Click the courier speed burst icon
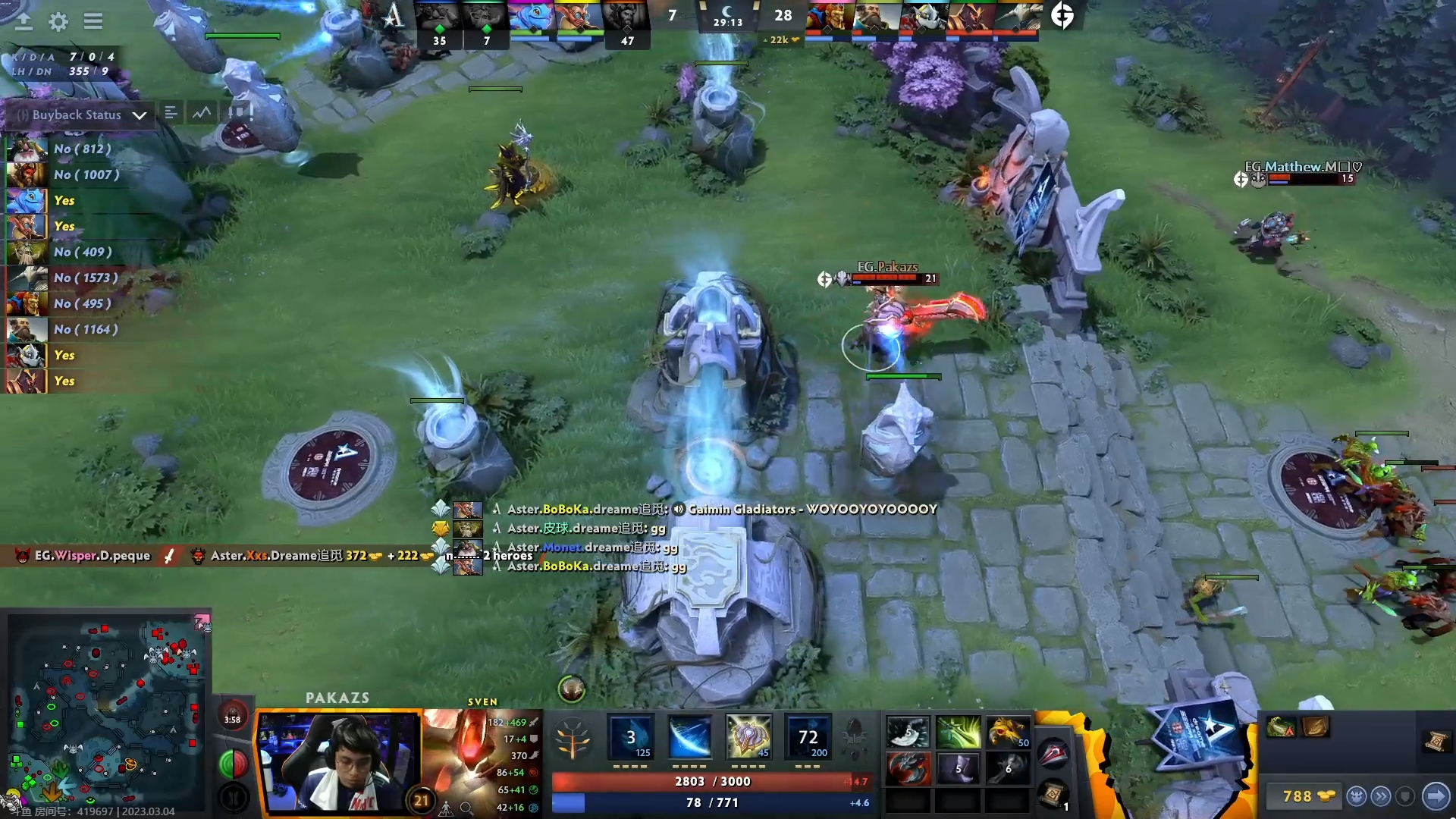Screen dimensions: 1456x819 pos(1381,796)
